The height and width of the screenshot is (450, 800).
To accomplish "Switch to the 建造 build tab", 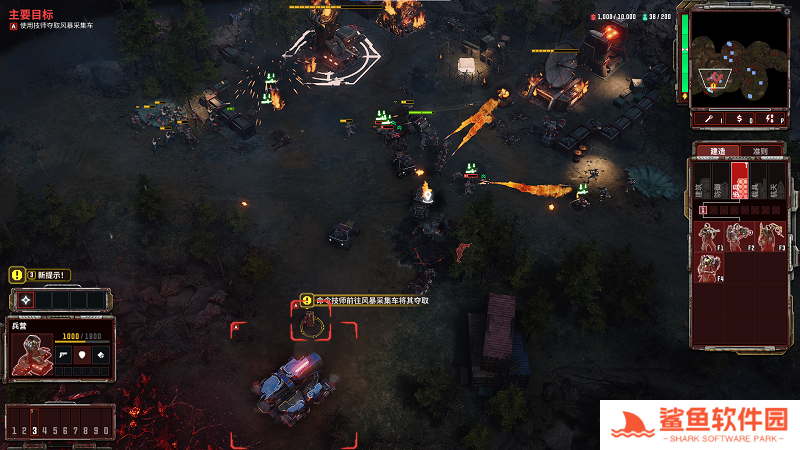I will tap(718, 151).
